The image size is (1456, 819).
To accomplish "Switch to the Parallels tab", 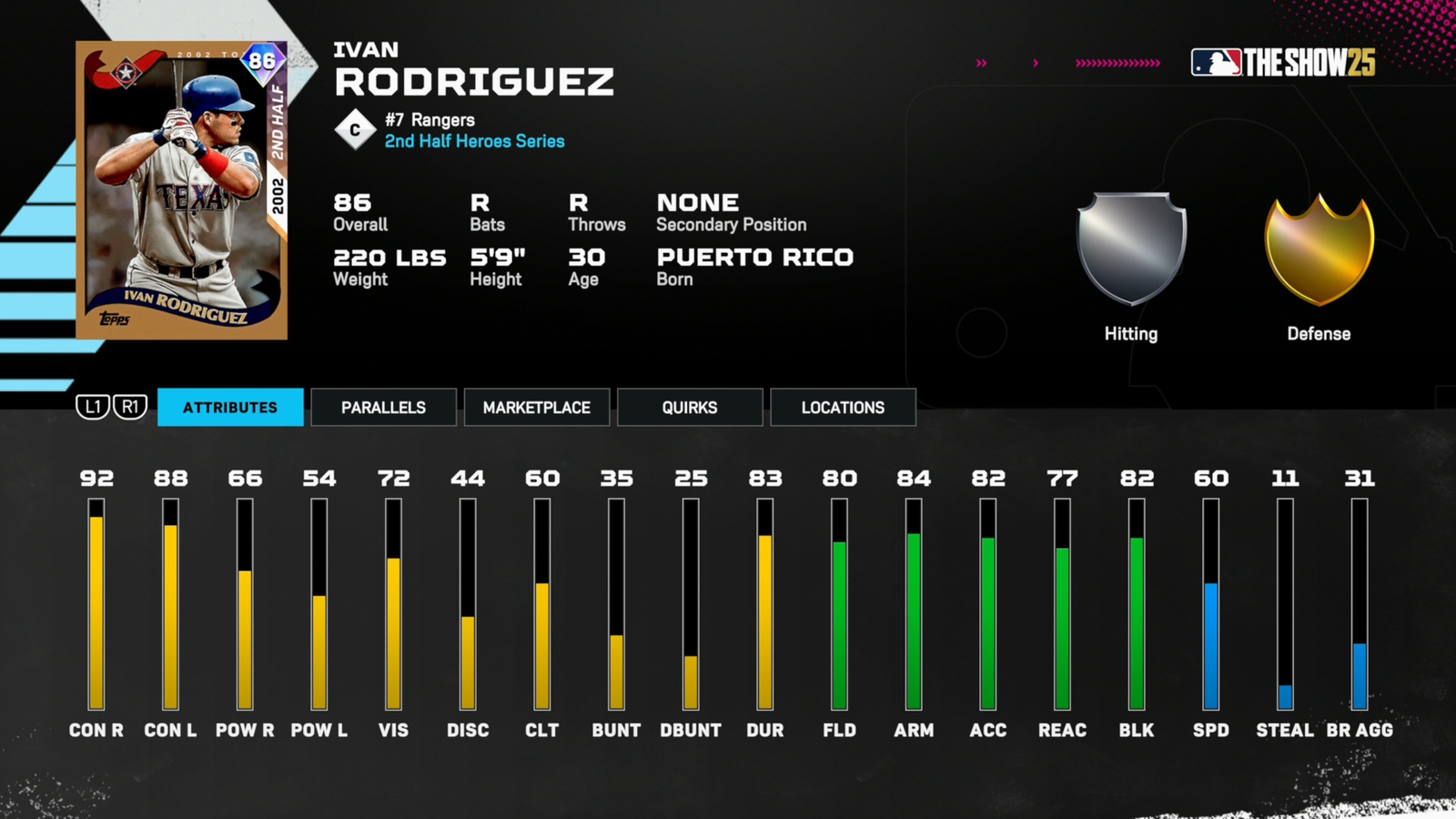I will click(383, 407).
